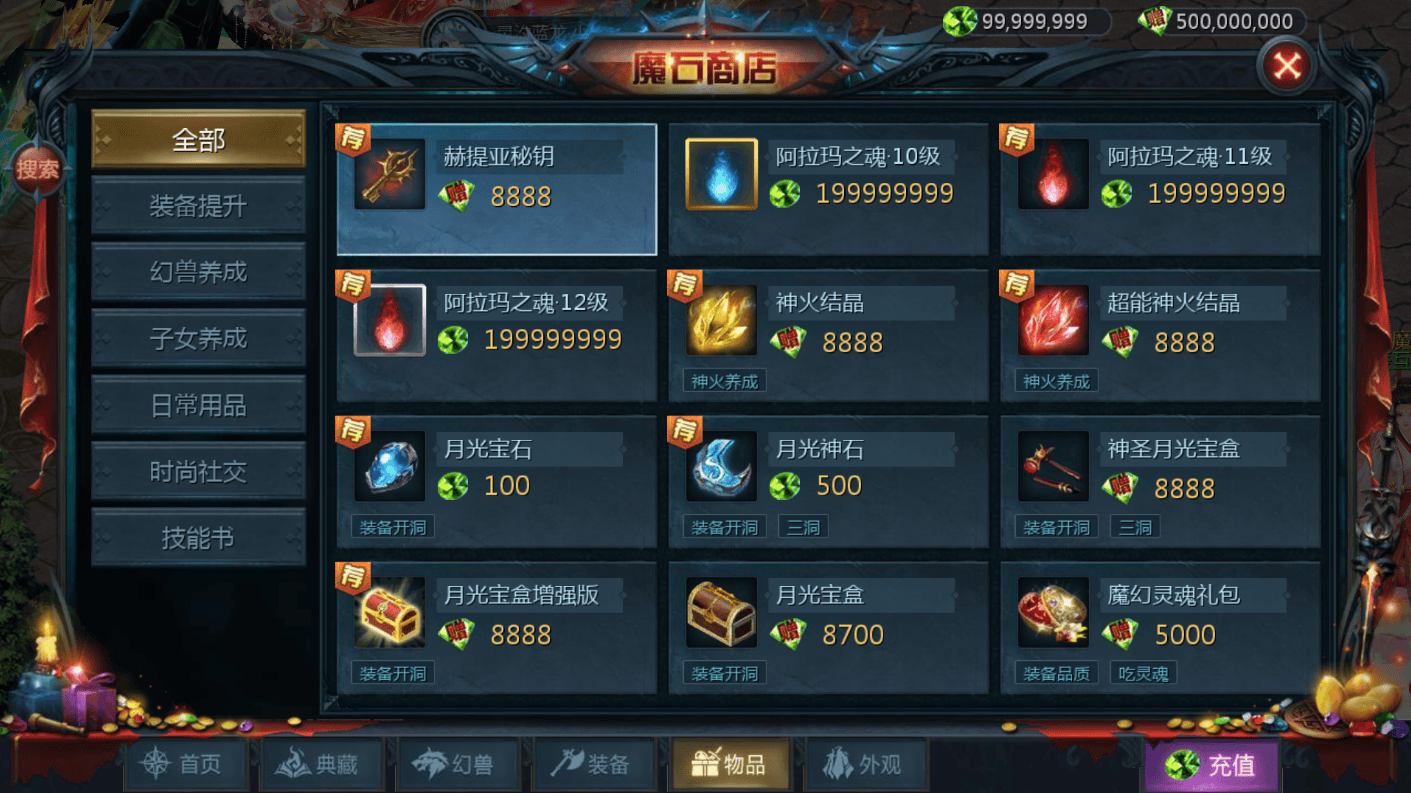
Task: Click the 月光宝盒 treasure chest icon
Action: pyautogui.click(x=721, y=614)
